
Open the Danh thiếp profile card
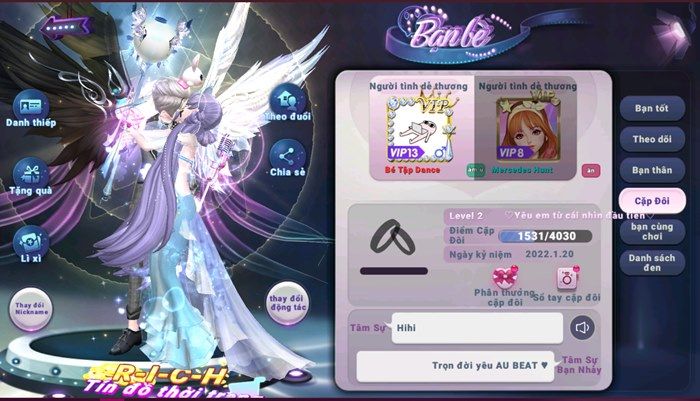[30, 104]
